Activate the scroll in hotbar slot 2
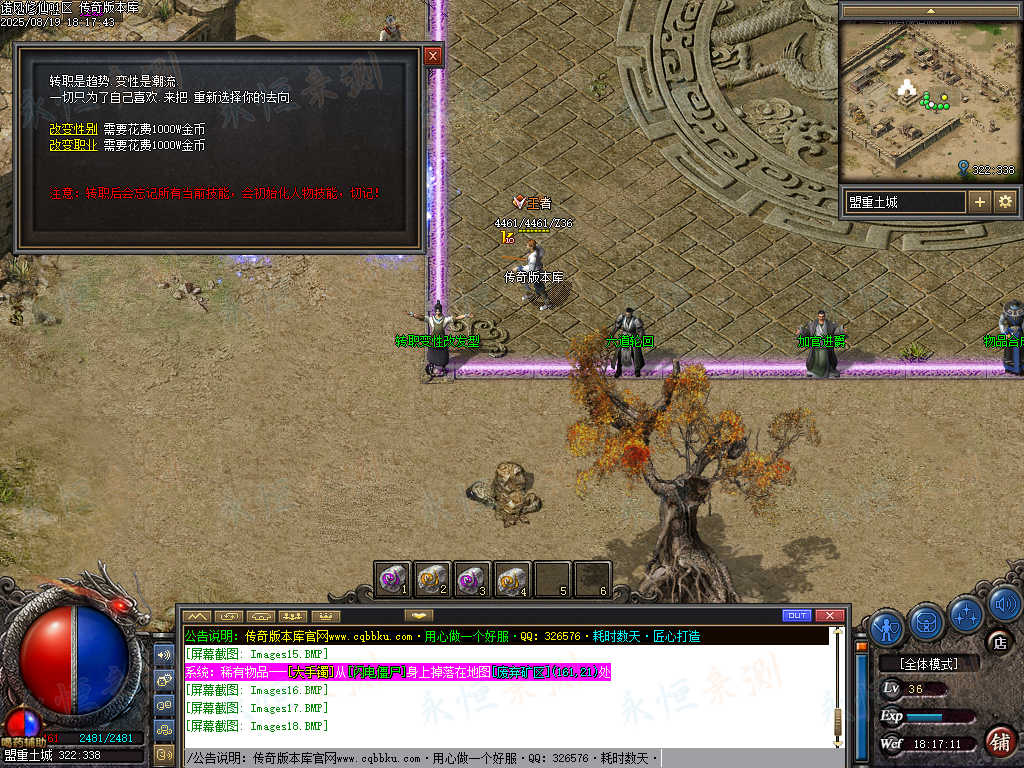This screenshot has width=1024, height=768. [x=433, y=579]
